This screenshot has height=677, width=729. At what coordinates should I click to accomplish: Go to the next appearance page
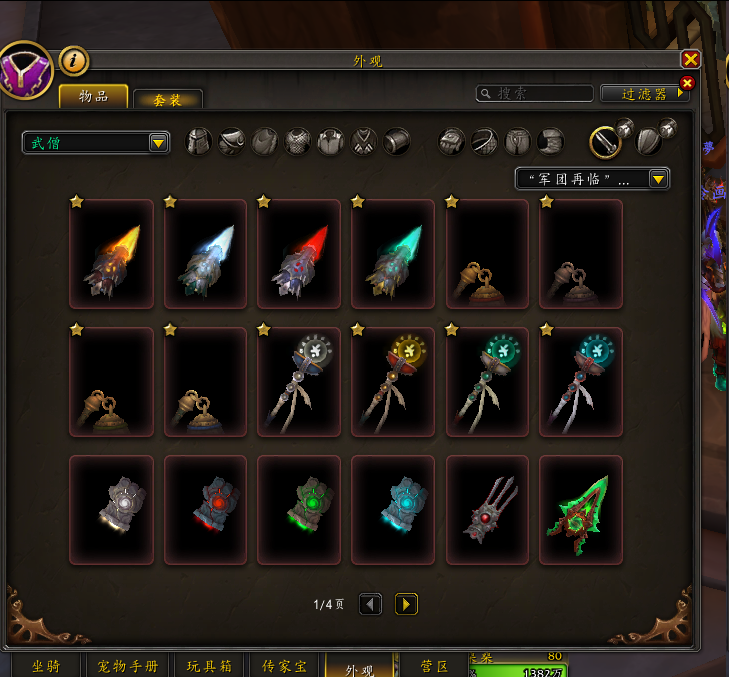pos(406,604)
